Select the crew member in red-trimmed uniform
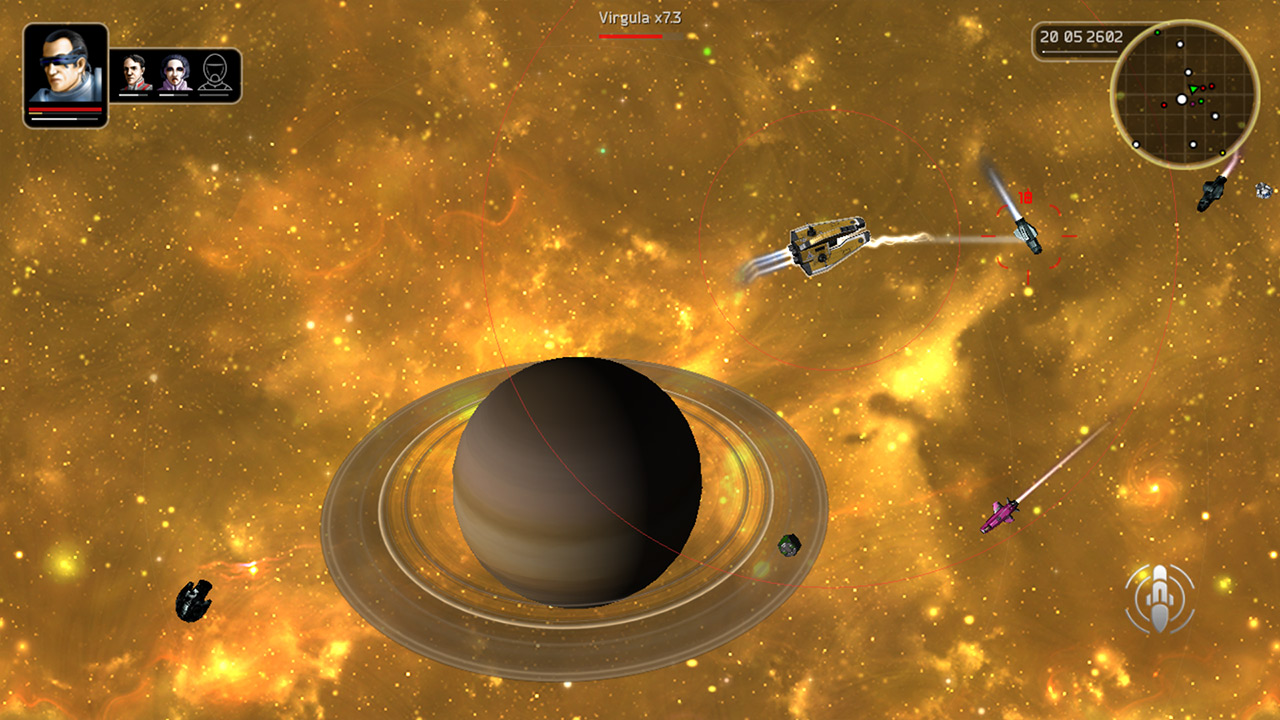 click(x=134, y=74)
